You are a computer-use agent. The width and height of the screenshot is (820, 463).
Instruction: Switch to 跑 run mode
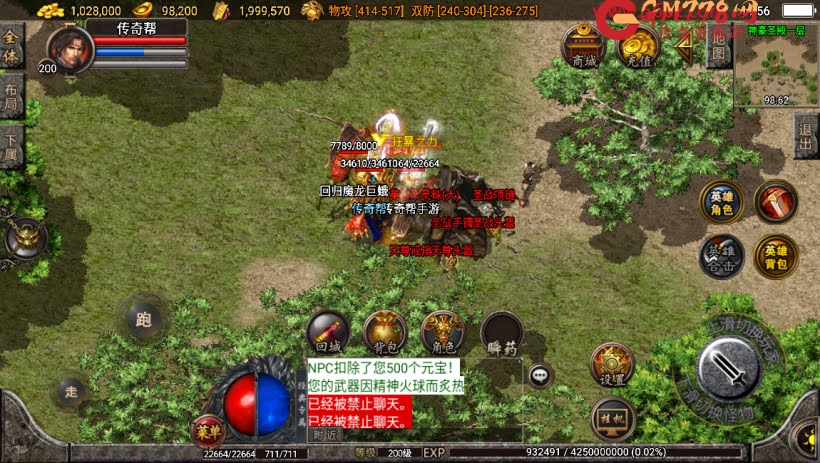coord(144,320)
